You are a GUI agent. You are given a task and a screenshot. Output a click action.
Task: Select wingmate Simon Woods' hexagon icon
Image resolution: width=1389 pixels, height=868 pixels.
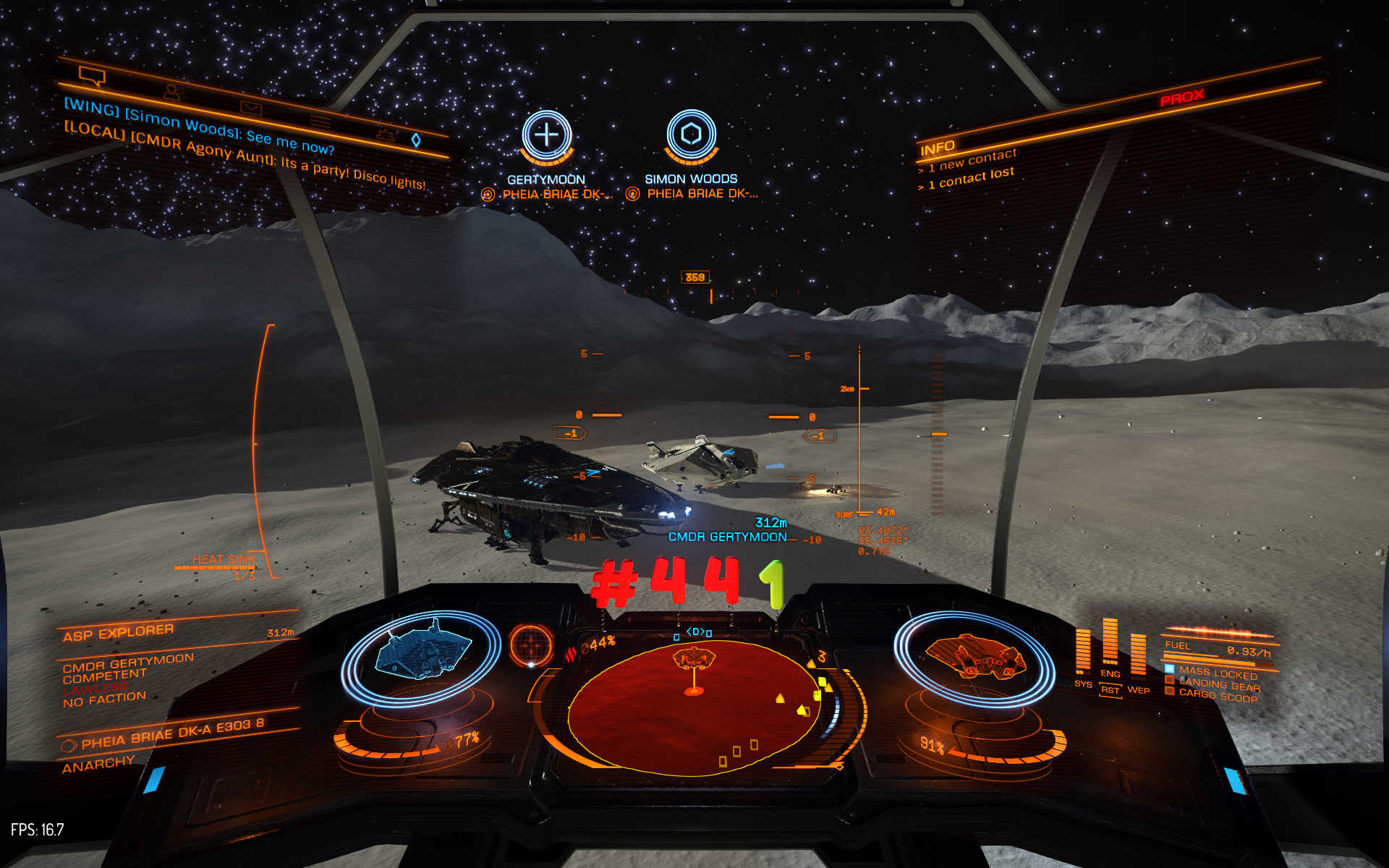(691, 135)
